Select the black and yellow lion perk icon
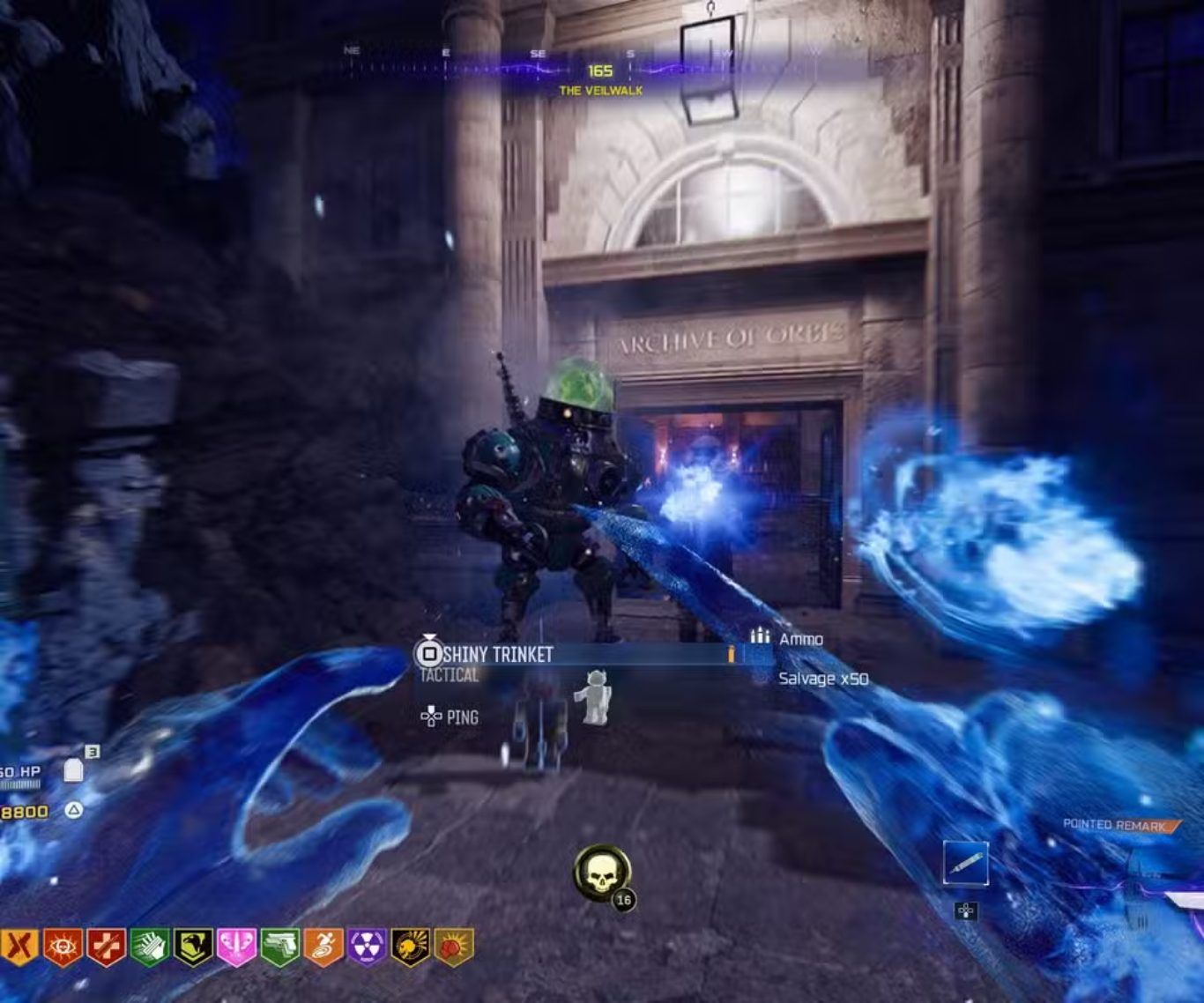Screen dimensions: 1204x1003 [410, 947]
